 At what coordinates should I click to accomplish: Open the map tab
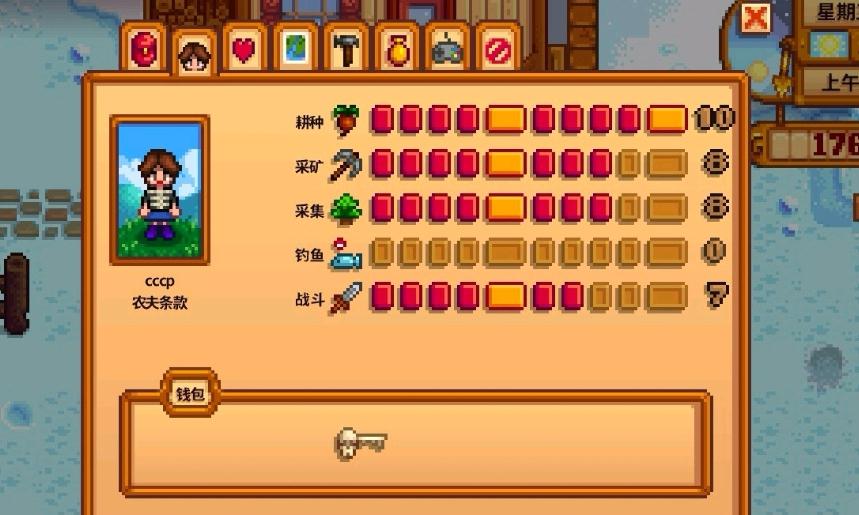[295, 49]
